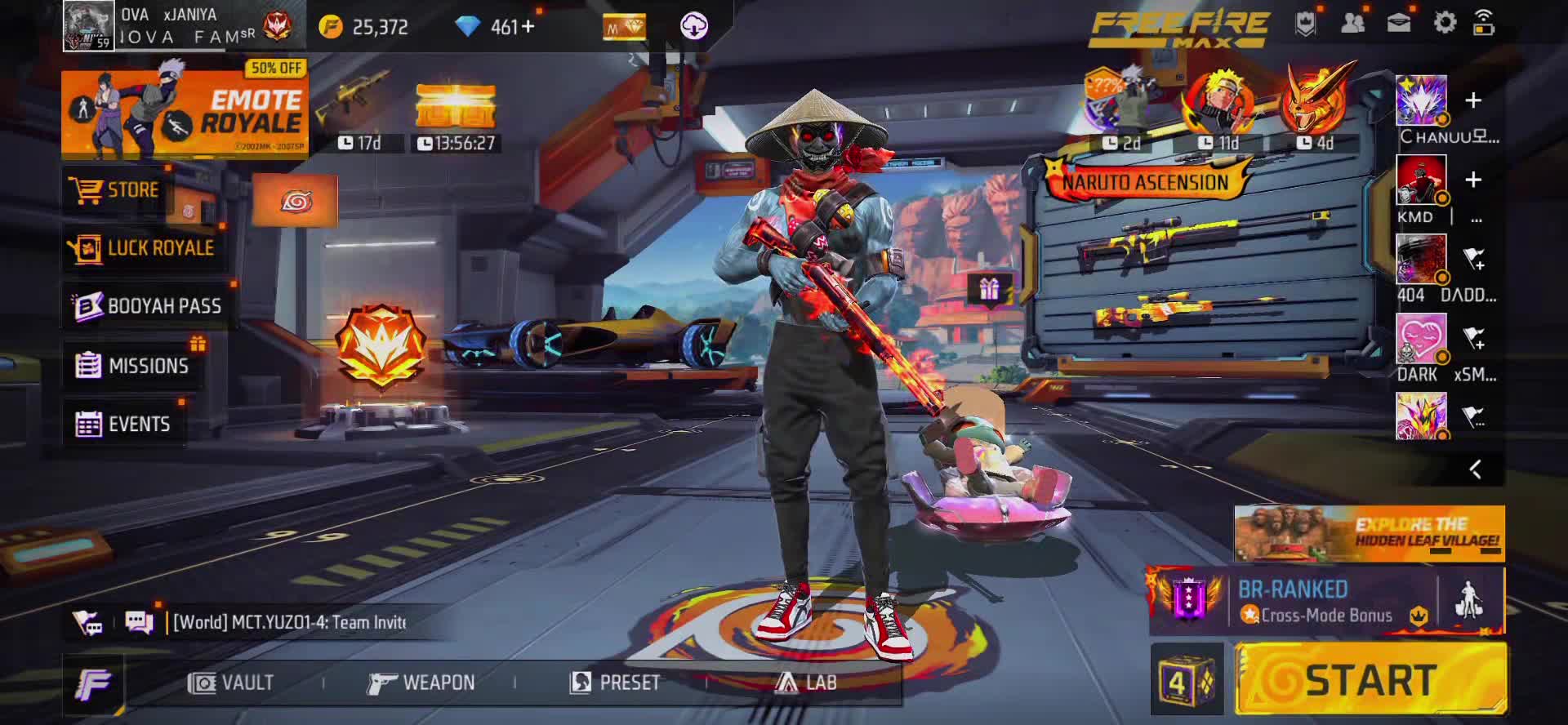Open the Naruto Ascension event
Screen dimensions: 1568x725
(1145, 181)
